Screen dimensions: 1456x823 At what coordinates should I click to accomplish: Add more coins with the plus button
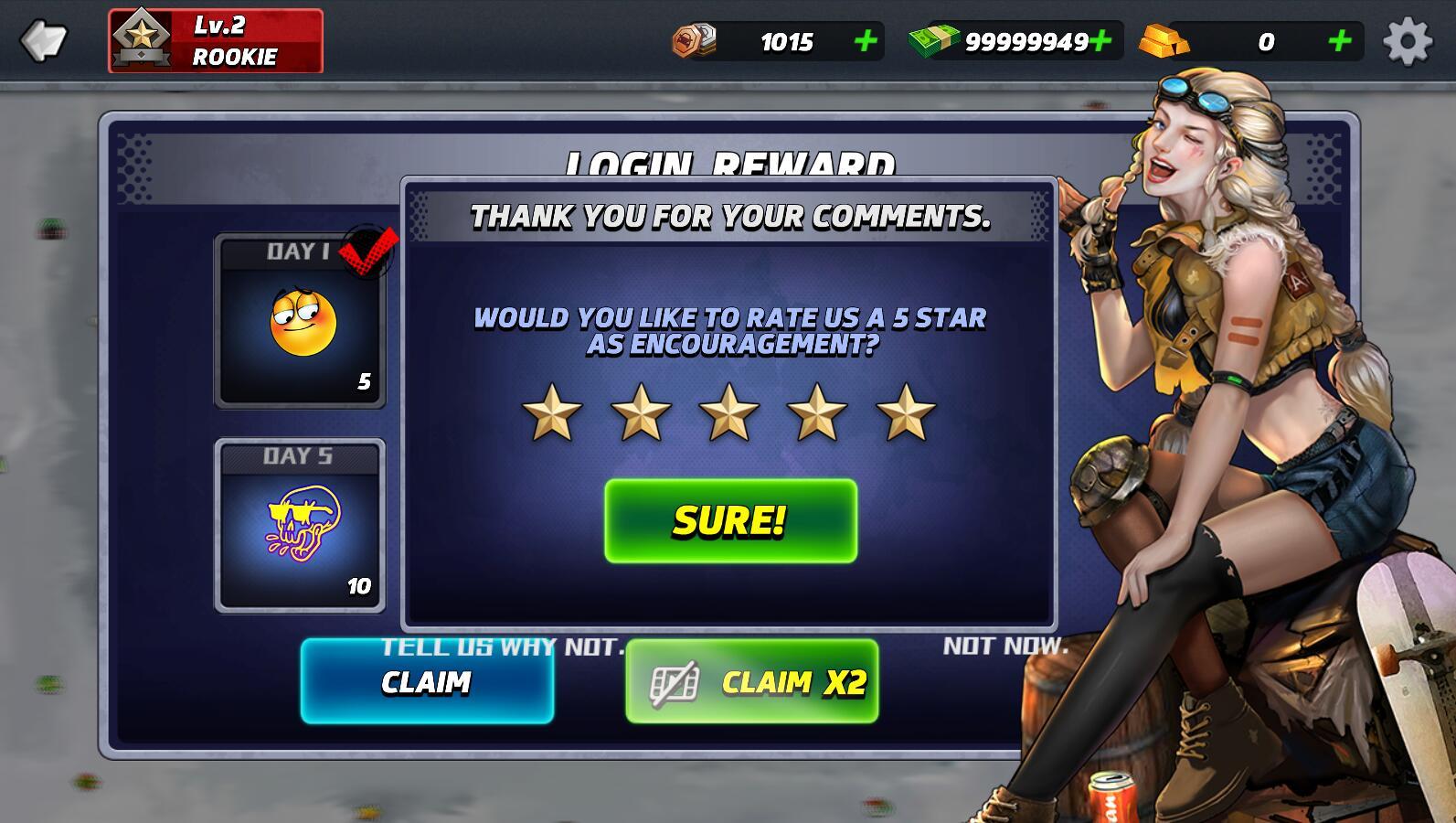(865, 41)
